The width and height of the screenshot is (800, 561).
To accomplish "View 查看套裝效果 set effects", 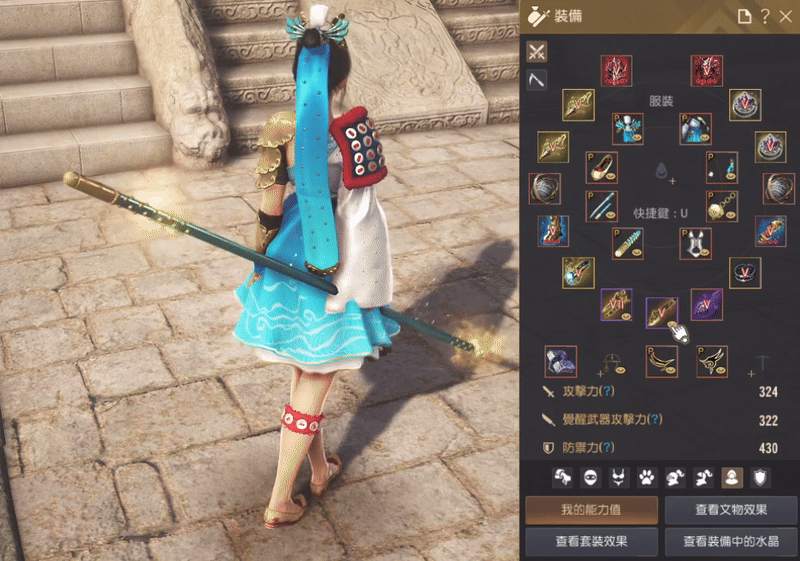I will 592,541.
